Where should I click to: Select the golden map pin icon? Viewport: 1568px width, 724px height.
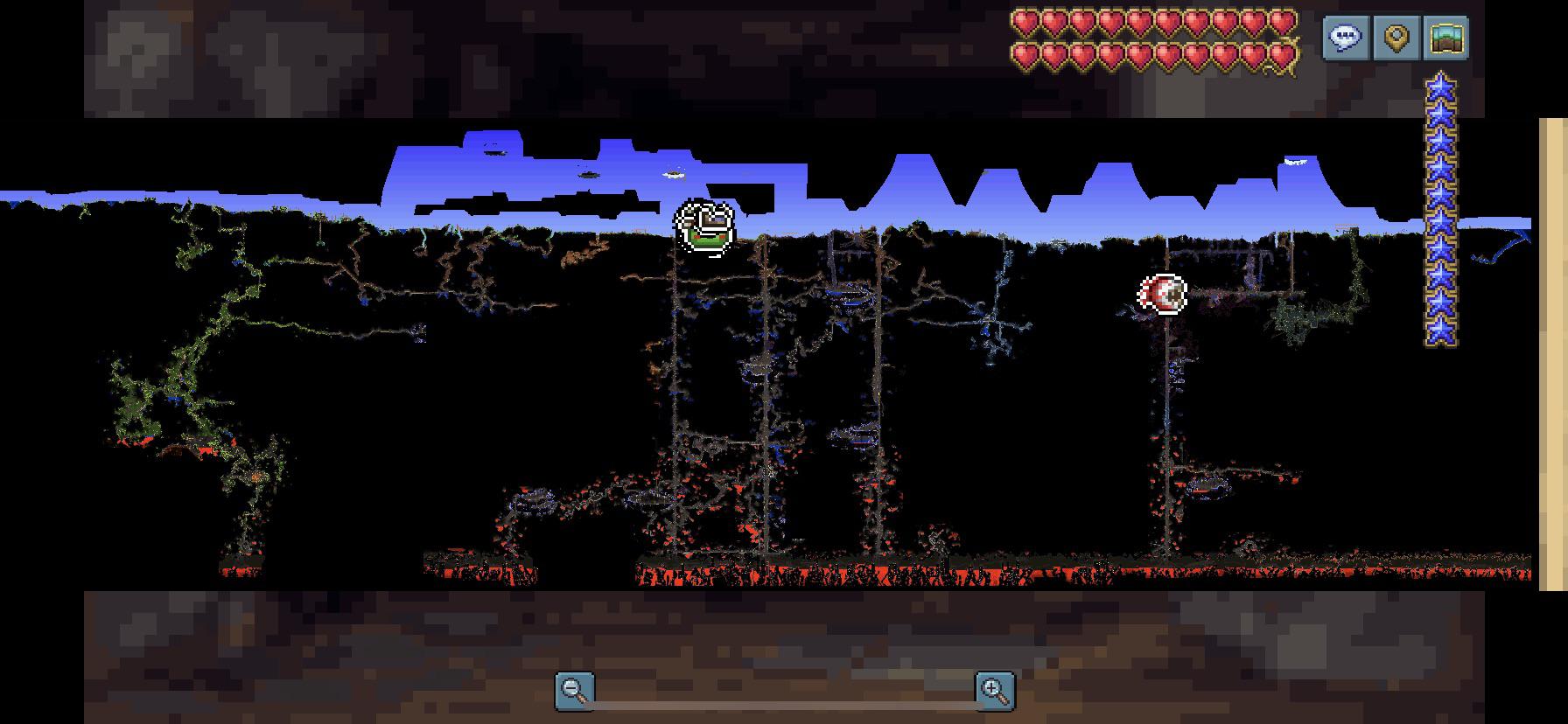click(x=1396, y=38)
